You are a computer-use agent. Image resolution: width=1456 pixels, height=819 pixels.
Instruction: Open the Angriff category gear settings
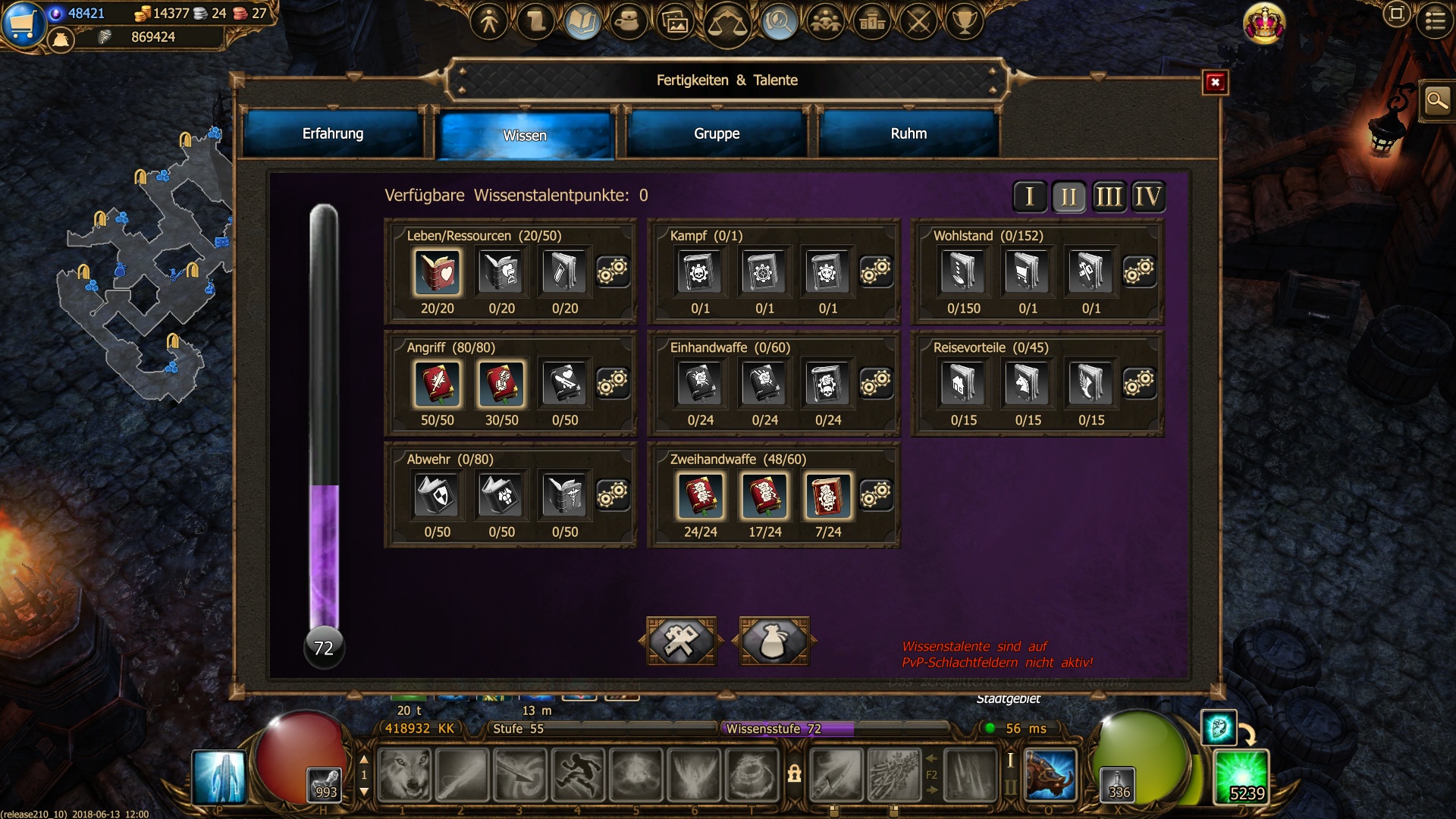click(x=612, y=383)
